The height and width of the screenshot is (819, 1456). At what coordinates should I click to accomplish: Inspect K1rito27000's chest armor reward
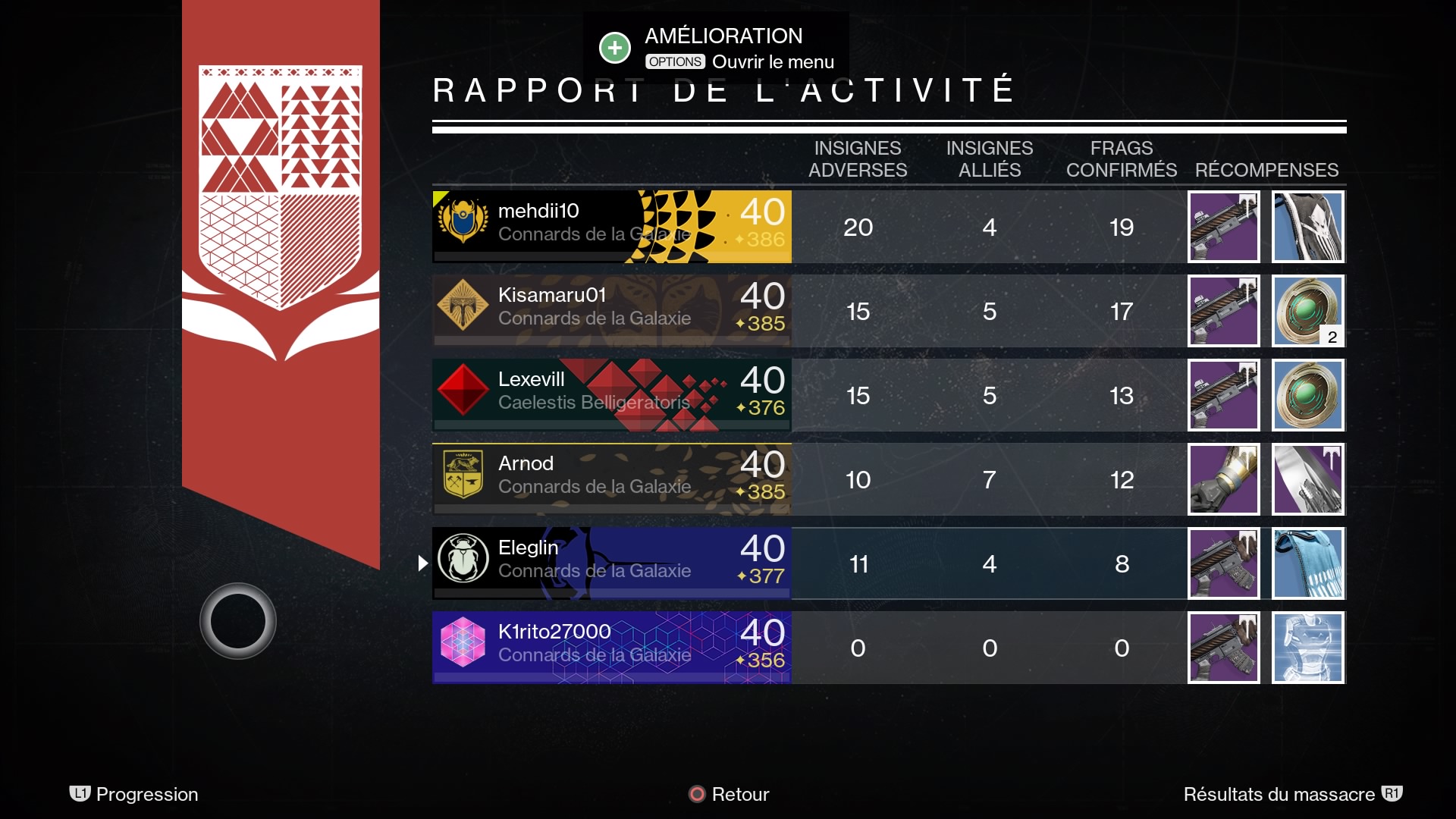click(x=1307, y=648)
